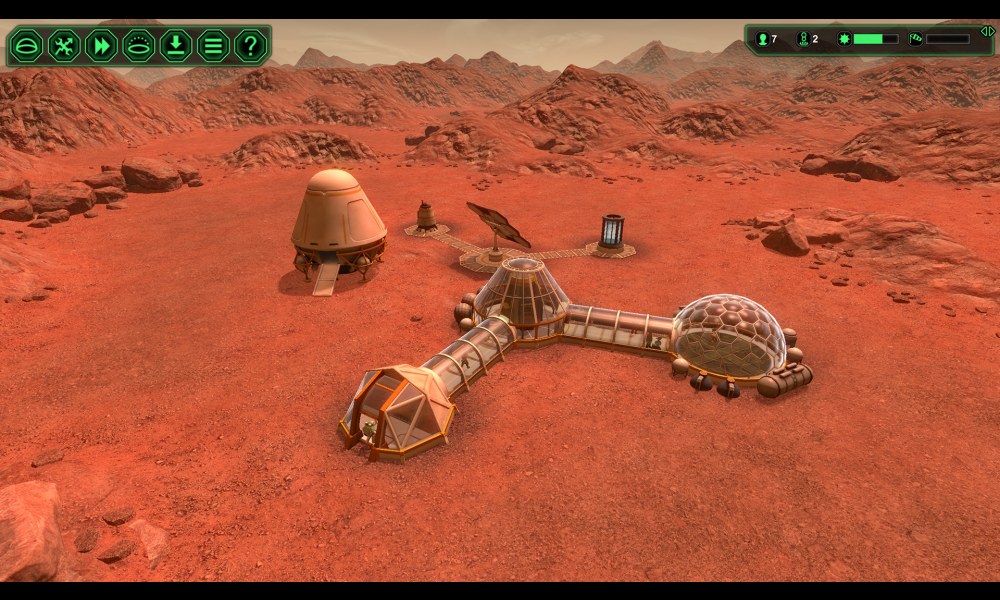Toggle the status panel expand arrows
This screenshot has width=1000, height=600.
coord(986,32)
